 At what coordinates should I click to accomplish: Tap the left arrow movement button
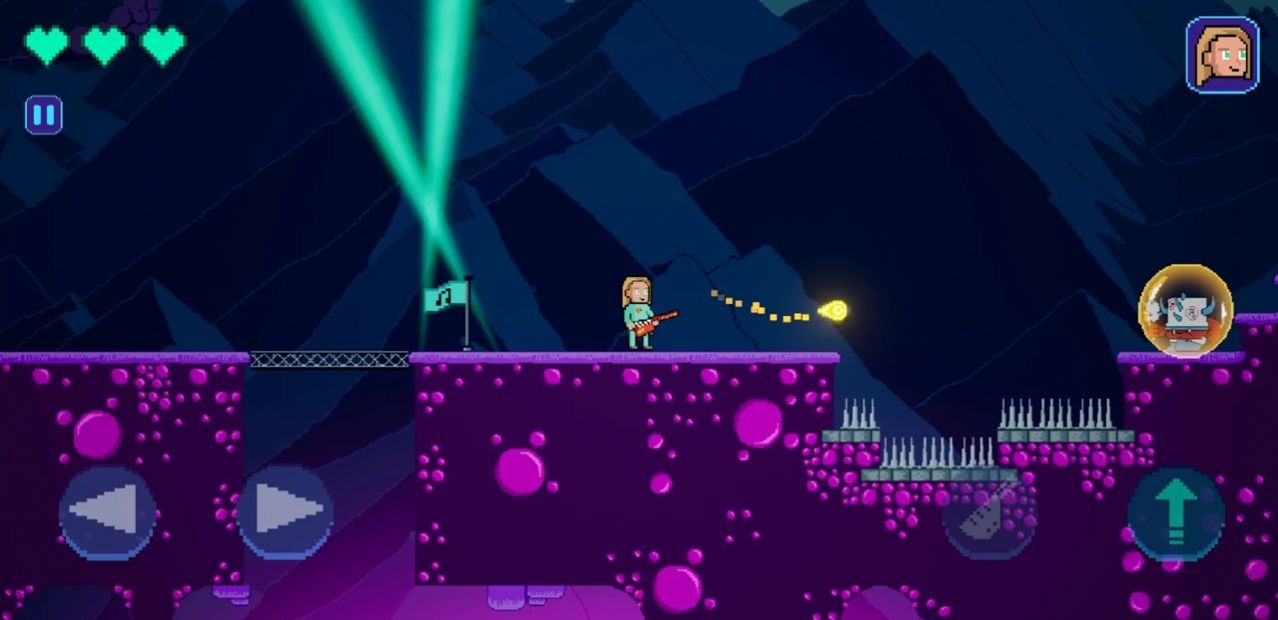(107, 513)
